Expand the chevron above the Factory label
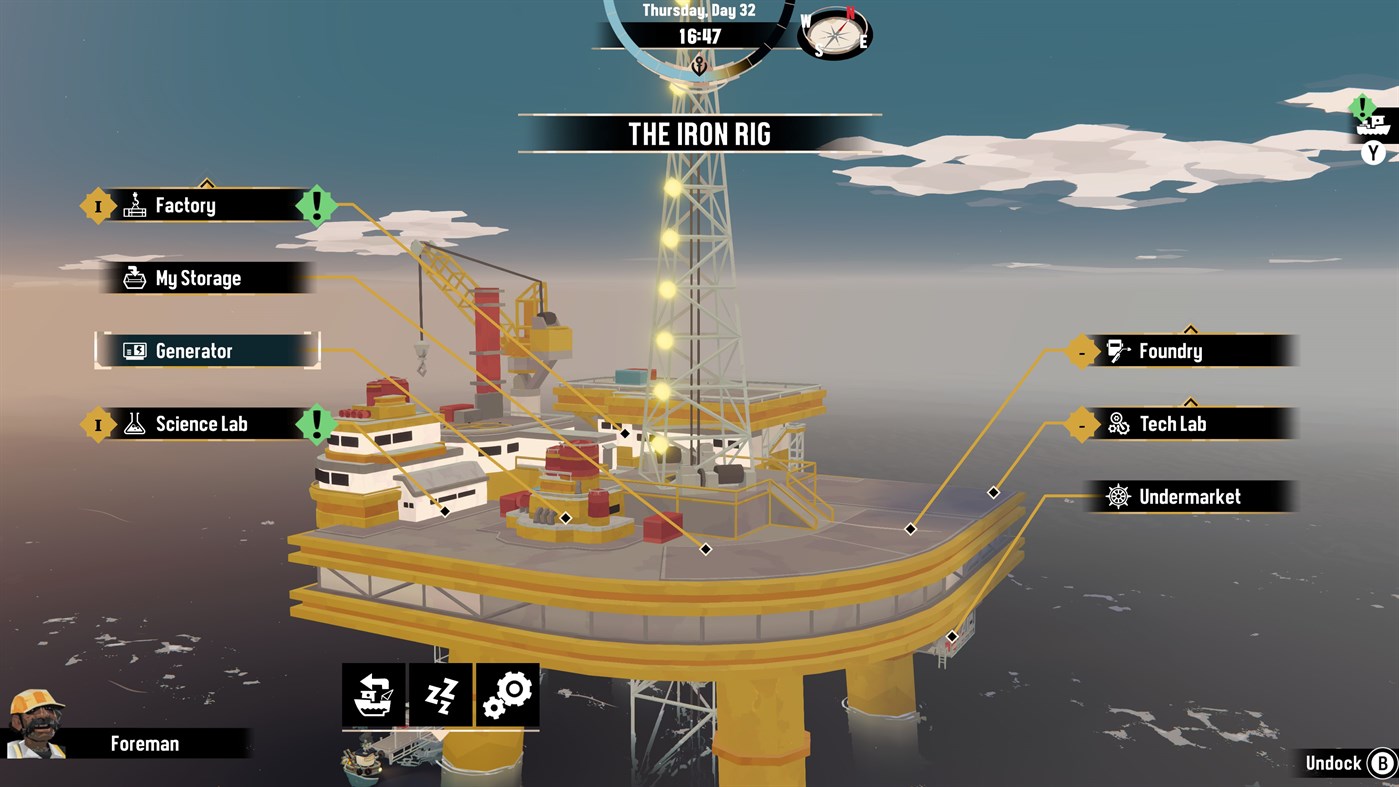The height and width of the screenshot is (787, 1399). pos(206,183)
